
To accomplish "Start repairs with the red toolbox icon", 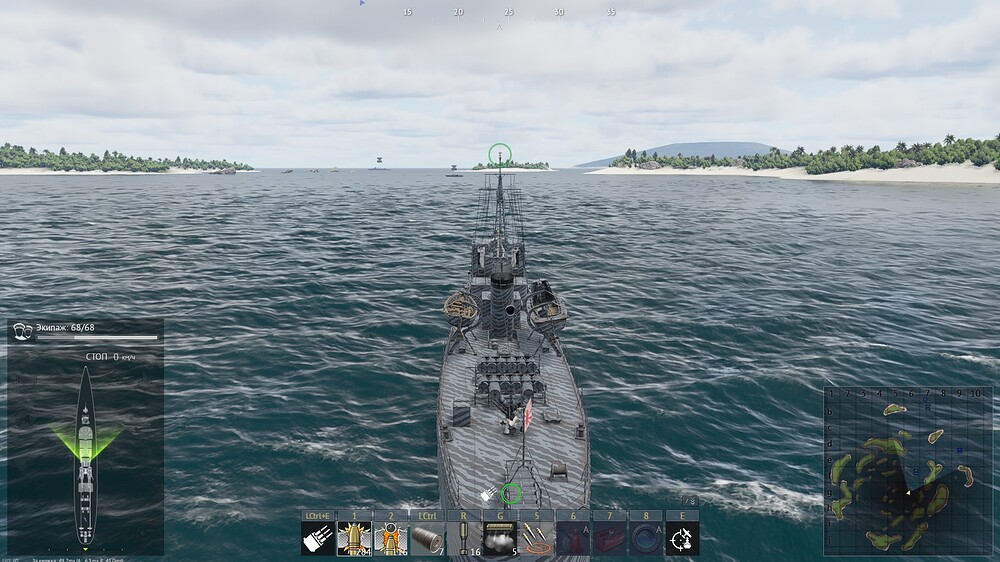I will (x=610, y=539).
